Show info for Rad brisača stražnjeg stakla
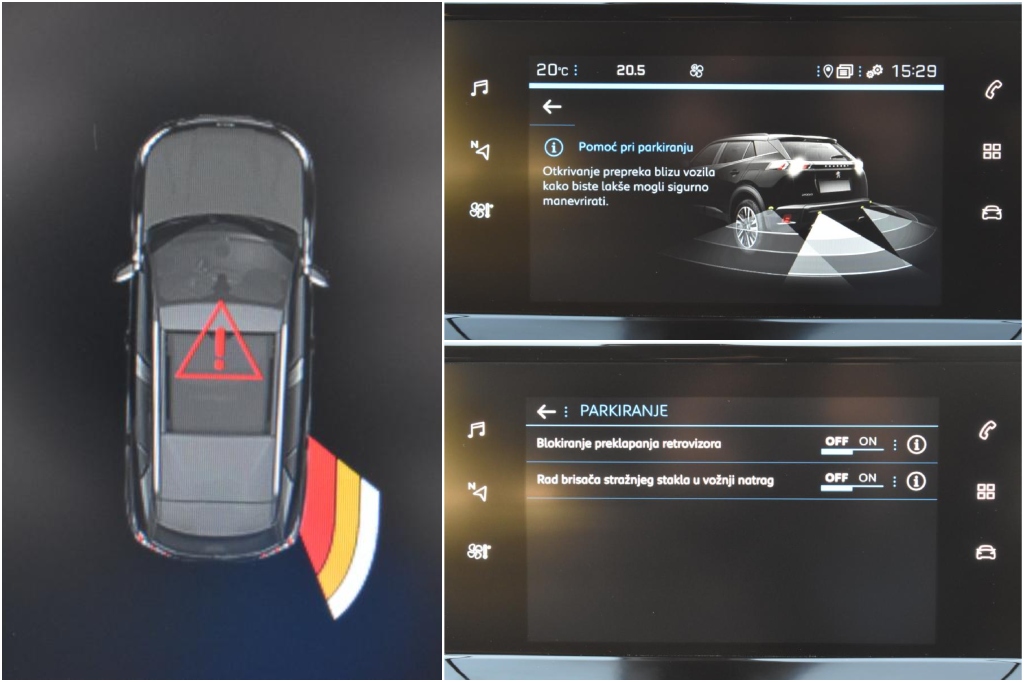 pyautogui.click(x=916, y=481)
